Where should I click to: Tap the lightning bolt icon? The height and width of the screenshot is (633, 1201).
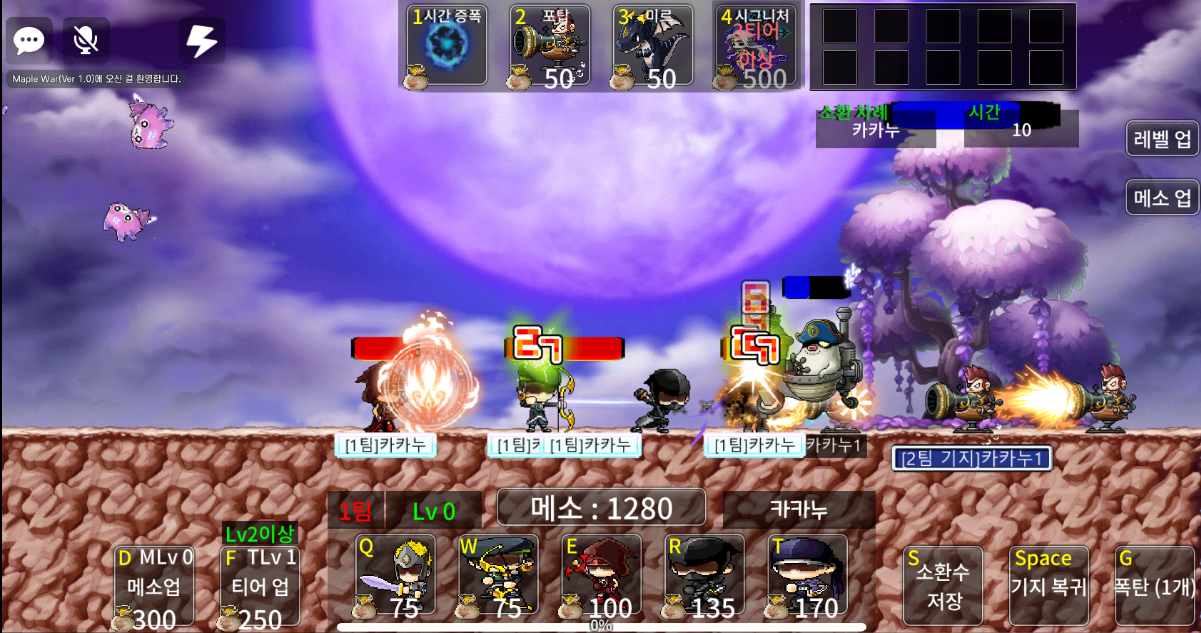[x=202, y=41]
